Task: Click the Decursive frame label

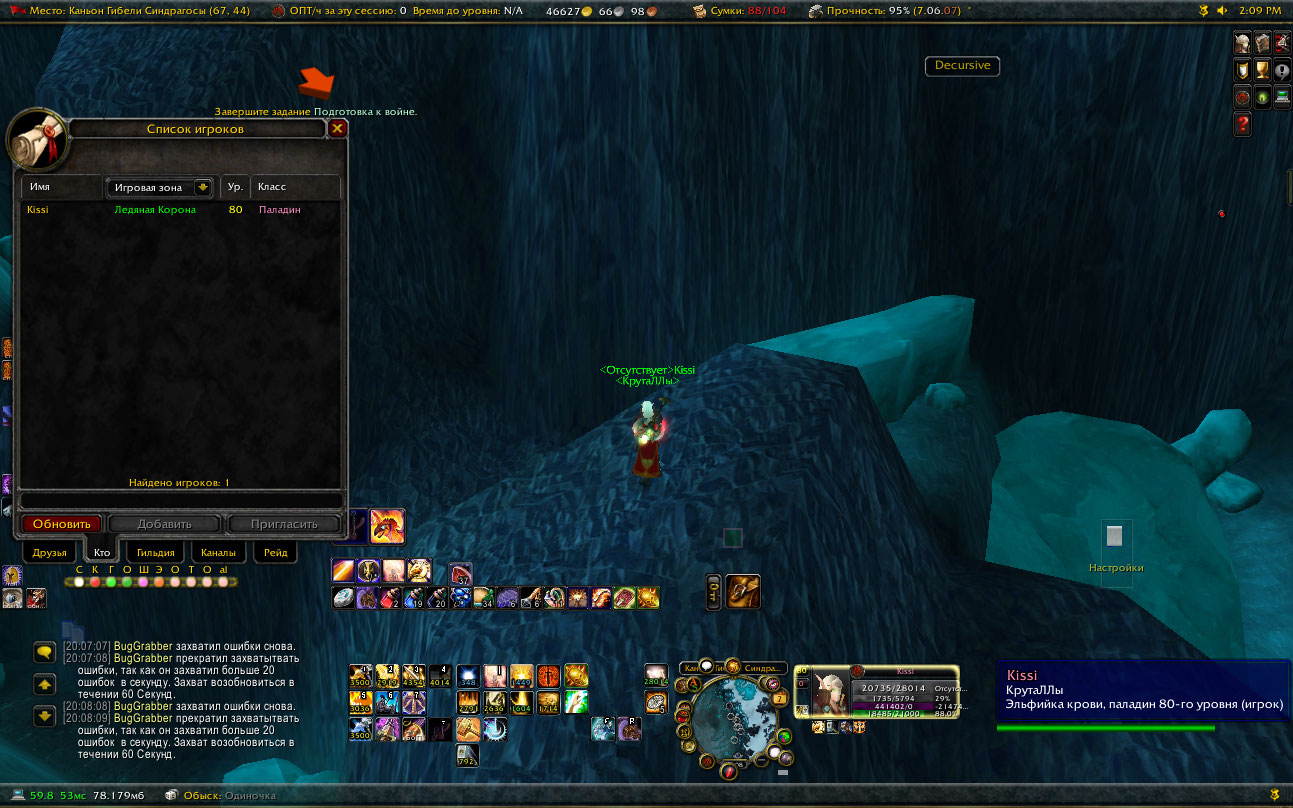Action: click(962, 66)
